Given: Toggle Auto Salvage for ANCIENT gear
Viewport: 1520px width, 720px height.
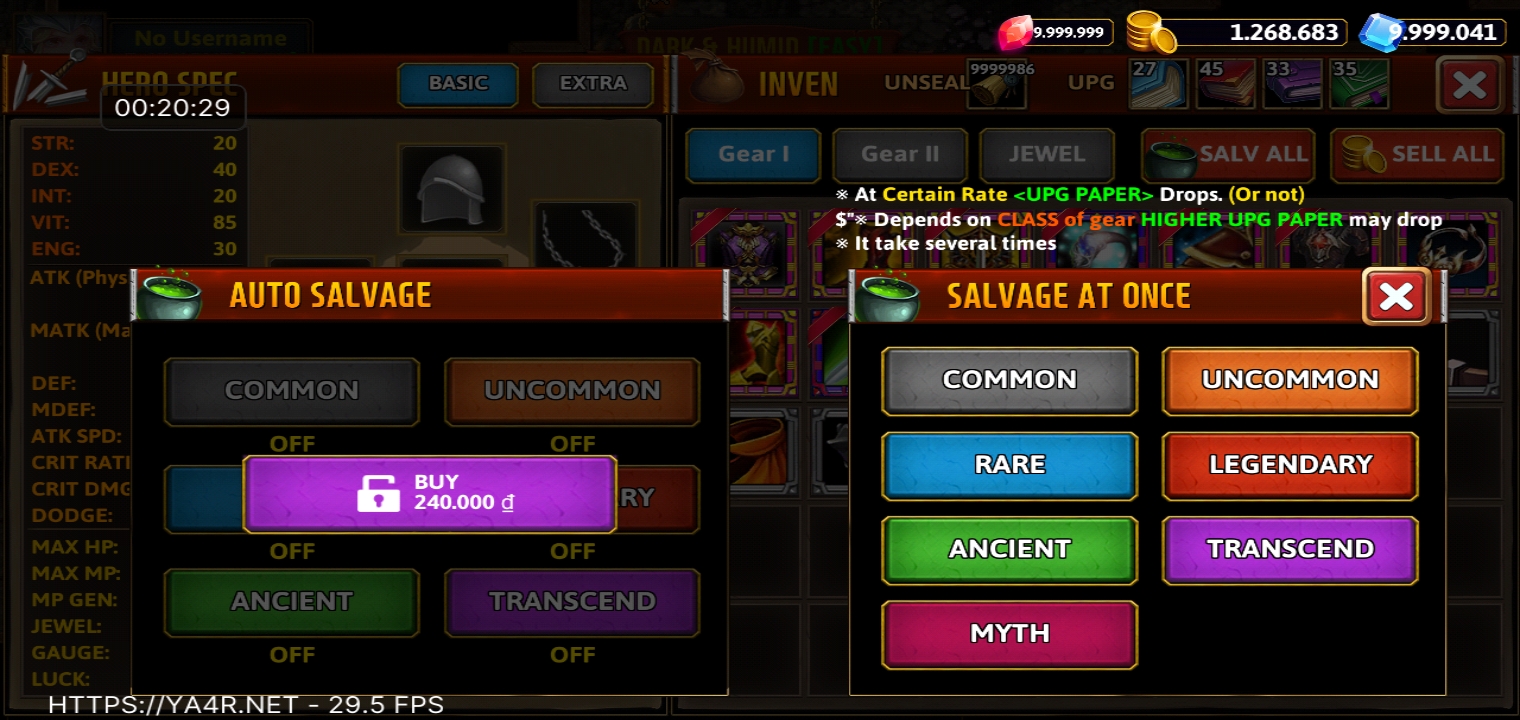Looking at the screenshot, I should point(291,602).
